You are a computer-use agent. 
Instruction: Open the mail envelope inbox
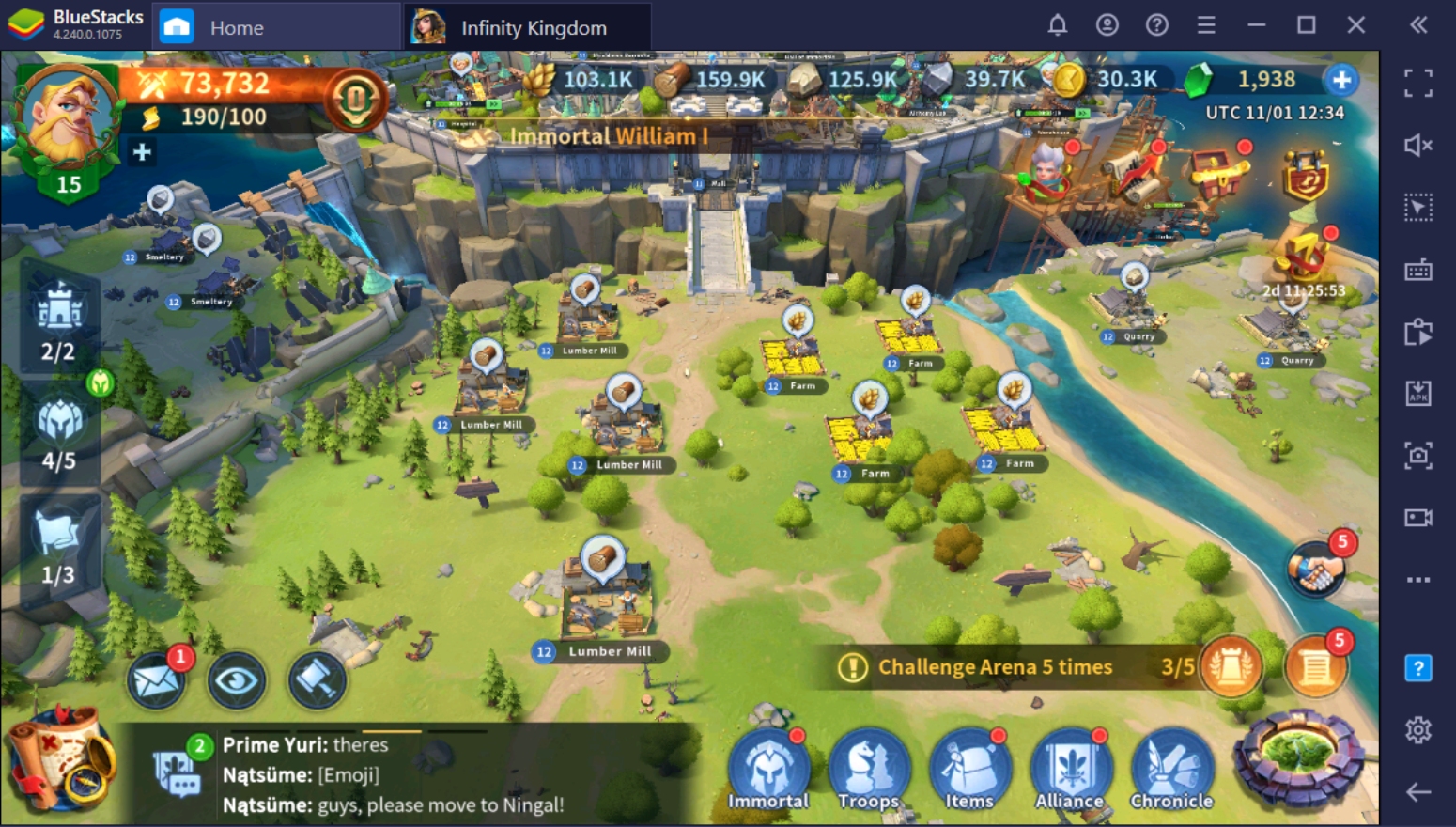(x=156, y=679)
